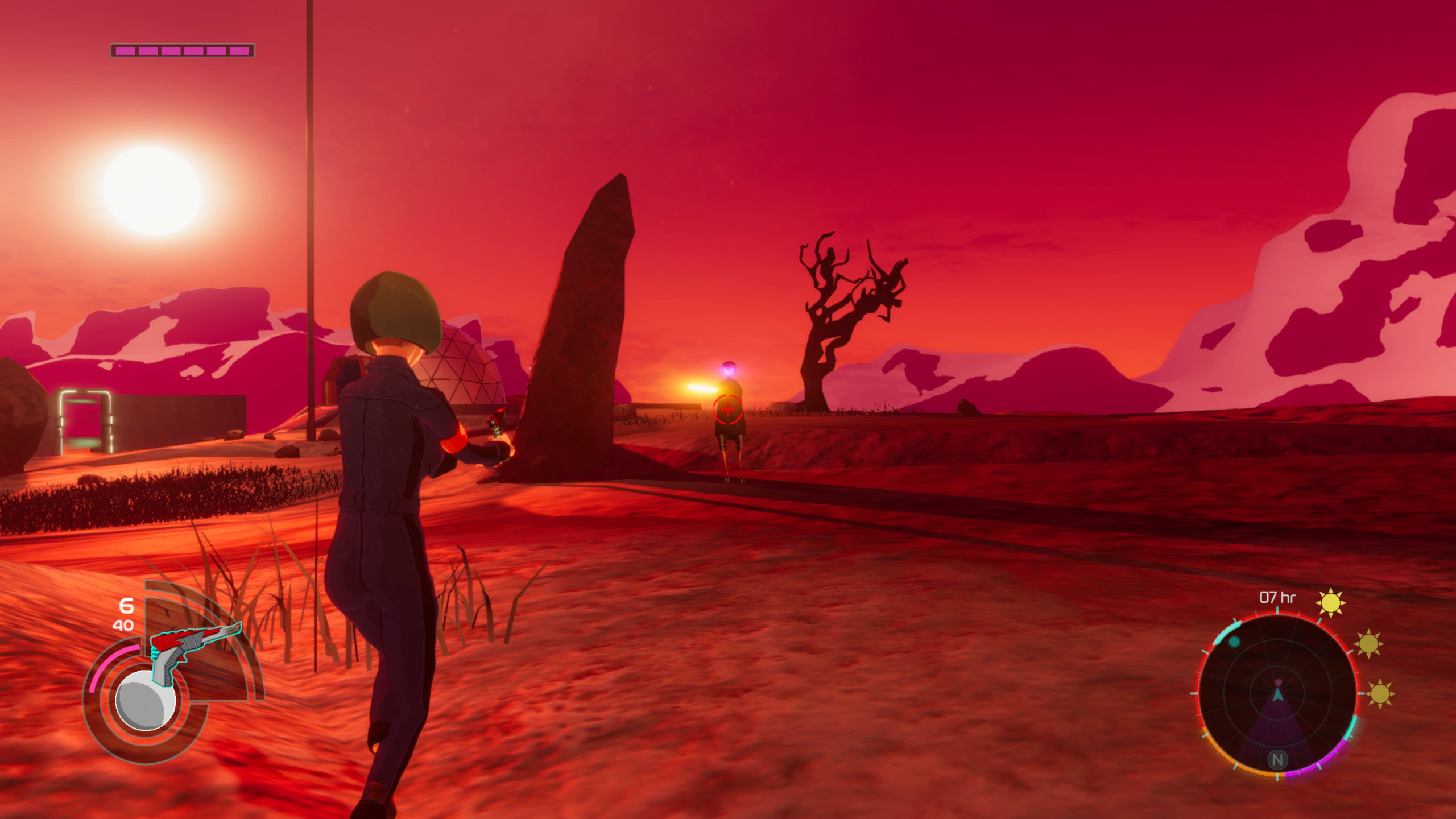The image size is (1456, 819).
Task: Click the player direction arrow in the radar center
Action: tap(1278, 697)
